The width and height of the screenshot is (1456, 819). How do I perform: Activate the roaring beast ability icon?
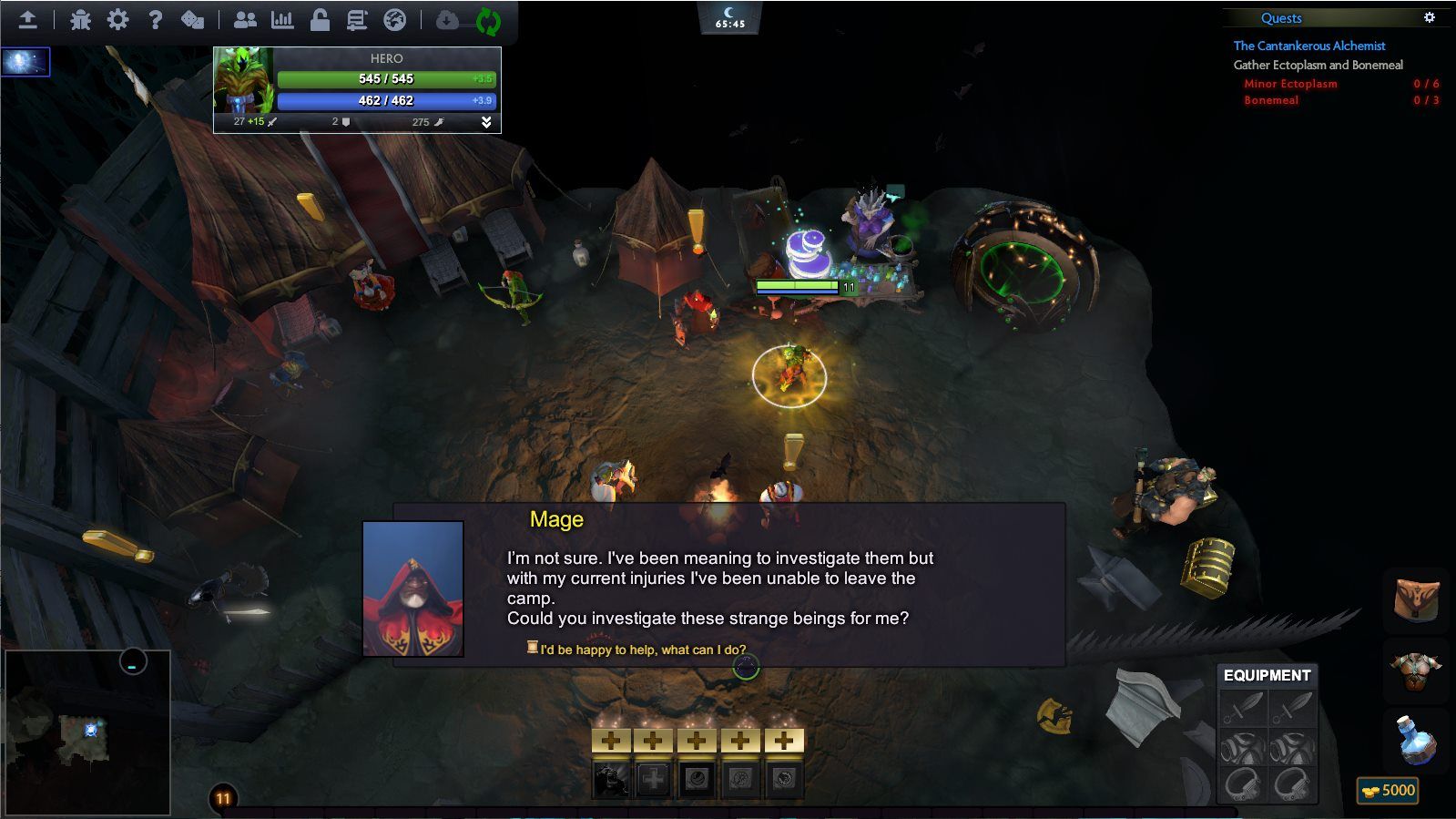click(610, 780)
